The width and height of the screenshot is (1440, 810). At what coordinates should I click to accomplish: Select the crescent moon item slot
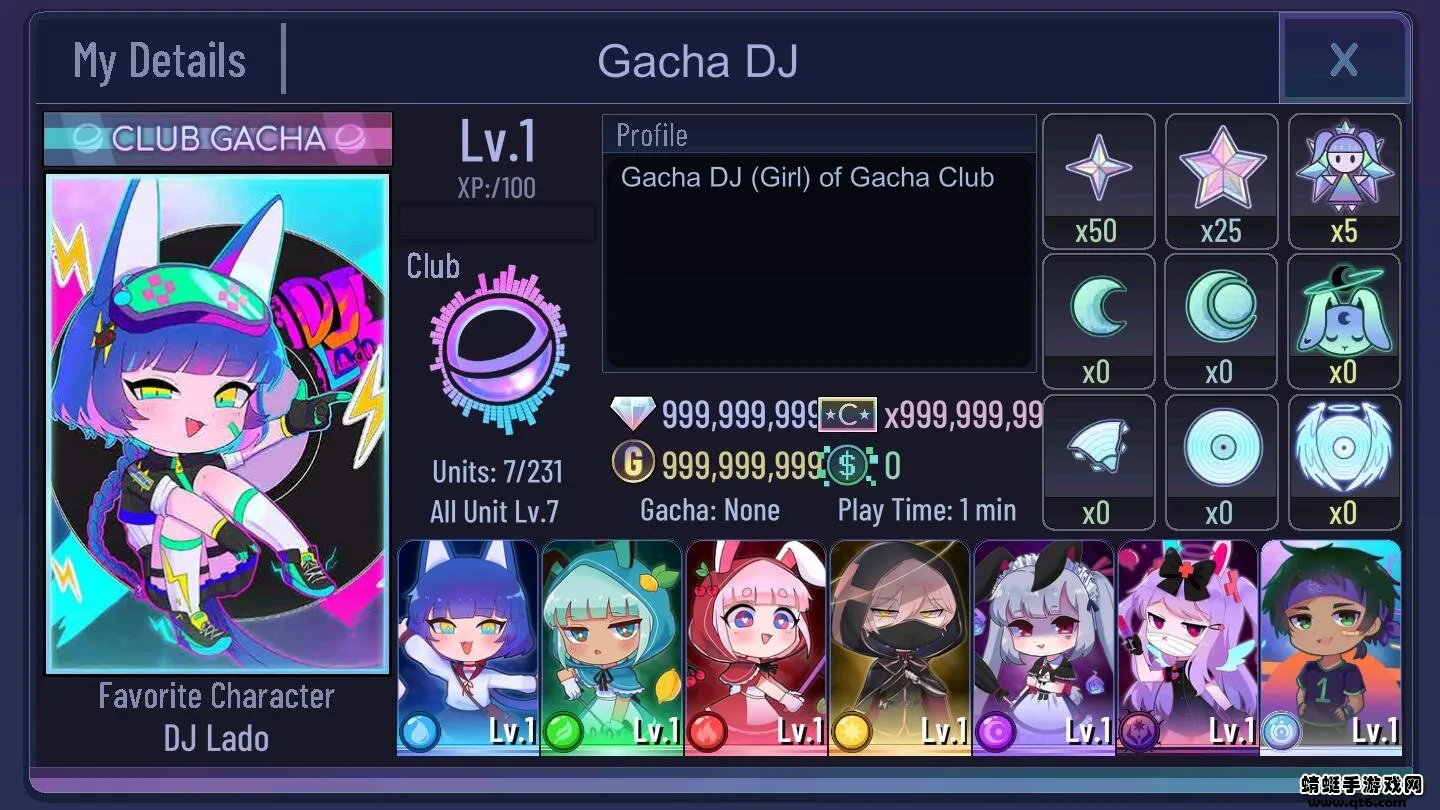(x=1098, y=308)
